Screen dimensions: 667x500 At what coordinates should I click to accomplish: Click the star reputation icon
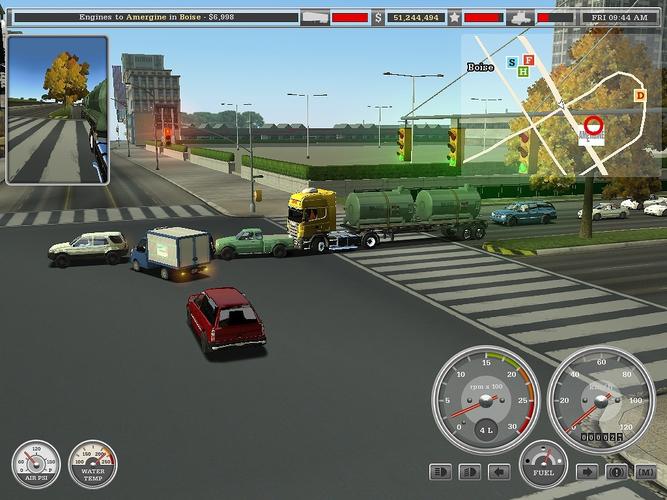pos(454,17)
